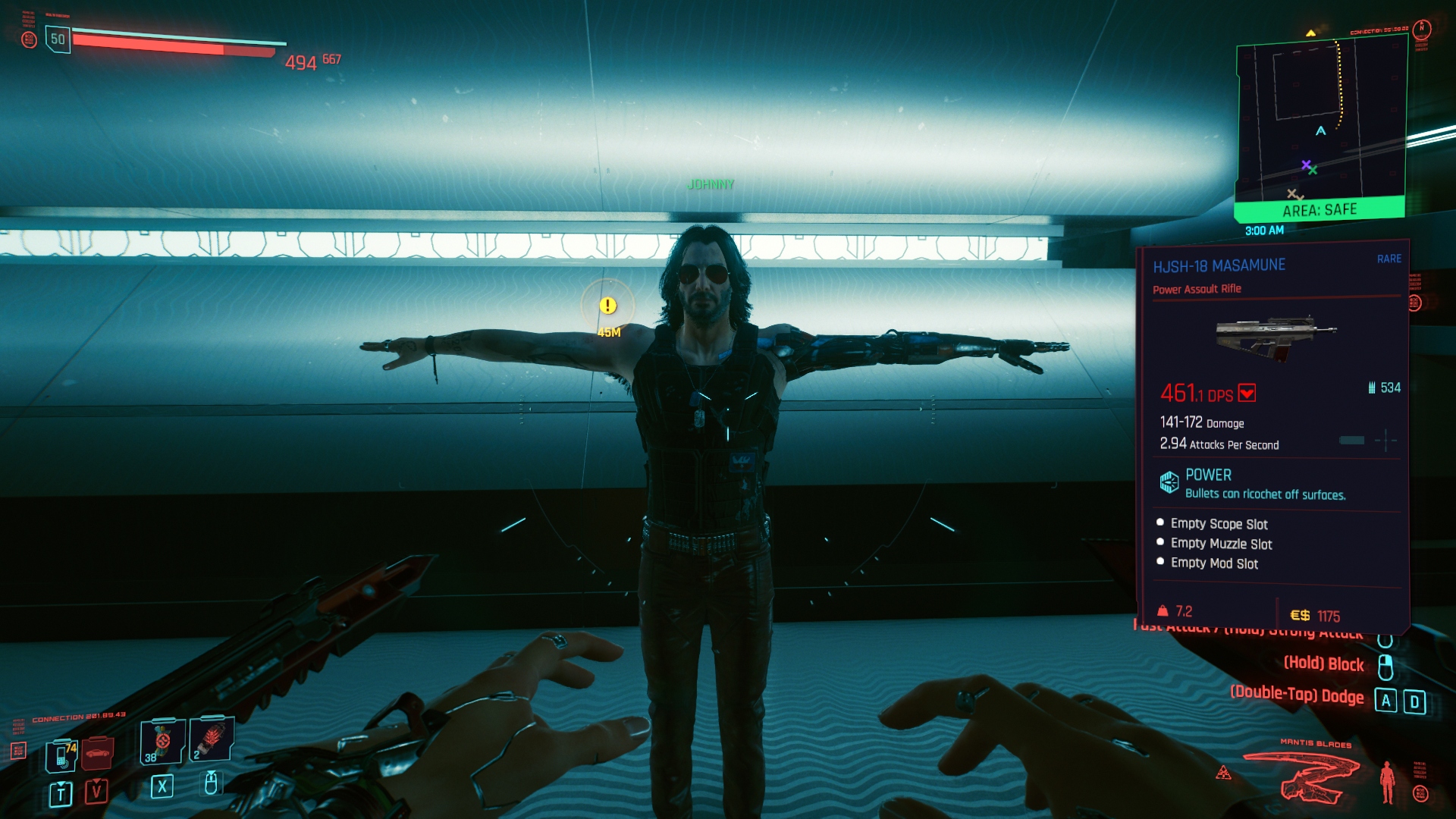The width and height of the screenshot is (1456, 819).
Task: Select the HJSH-18 Masamune rifle thumbnail
Action: pos(1276,338)
